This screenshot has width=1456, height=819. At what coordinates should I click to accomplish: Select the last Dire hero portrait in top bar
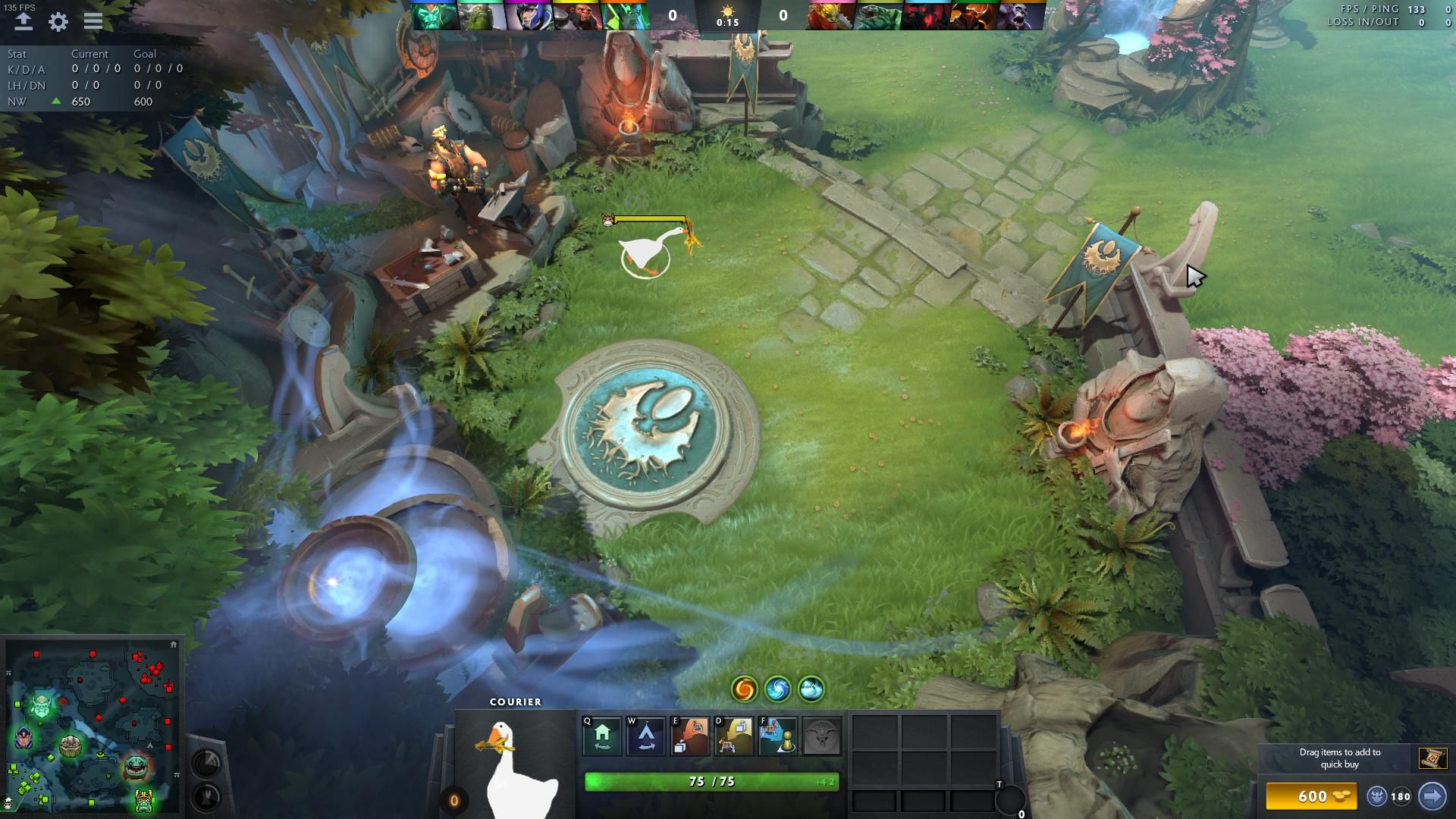coord(1021,16)
